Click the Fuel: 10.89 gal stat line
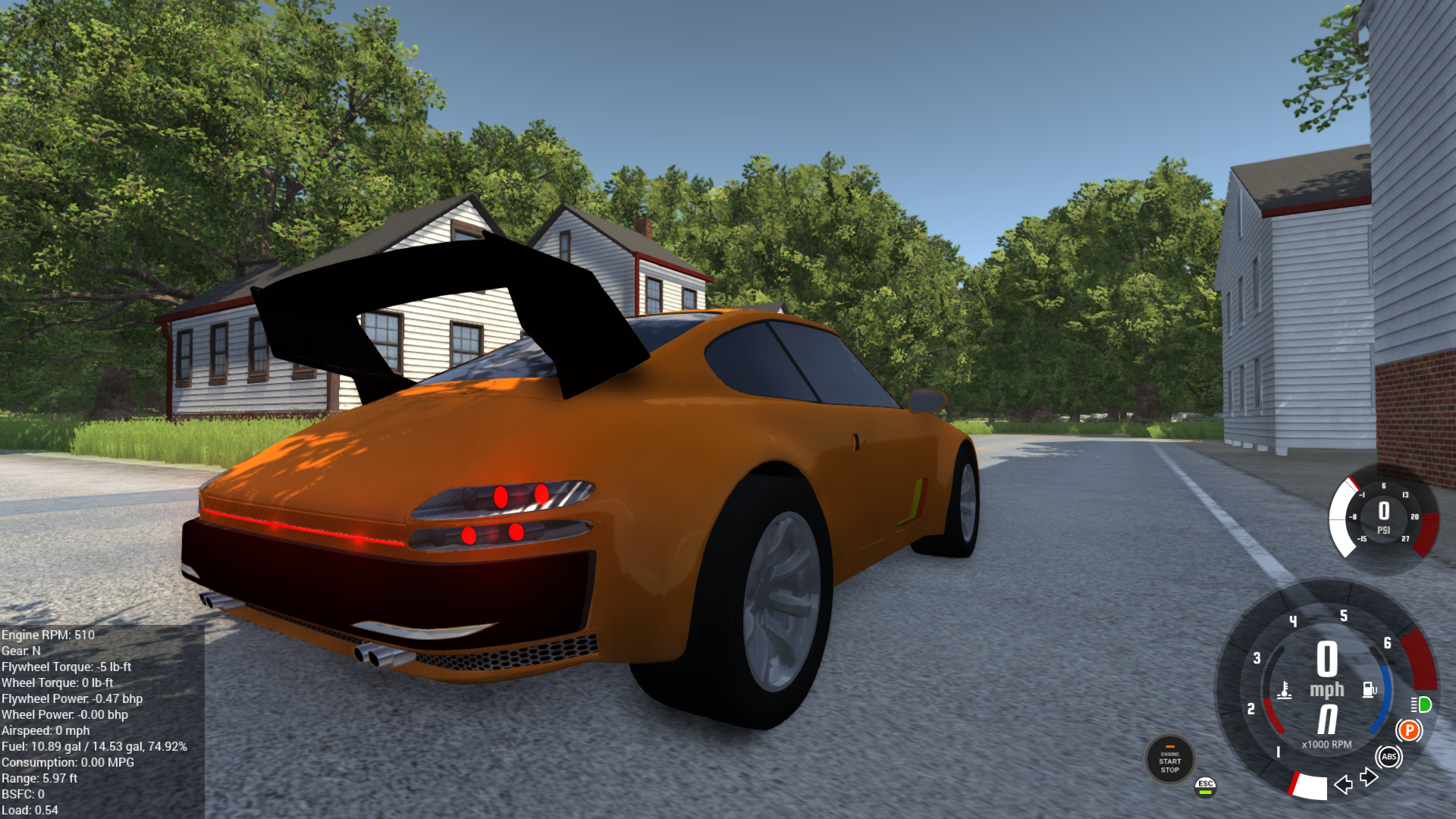Screen dimensions: 1456x819 93,746
